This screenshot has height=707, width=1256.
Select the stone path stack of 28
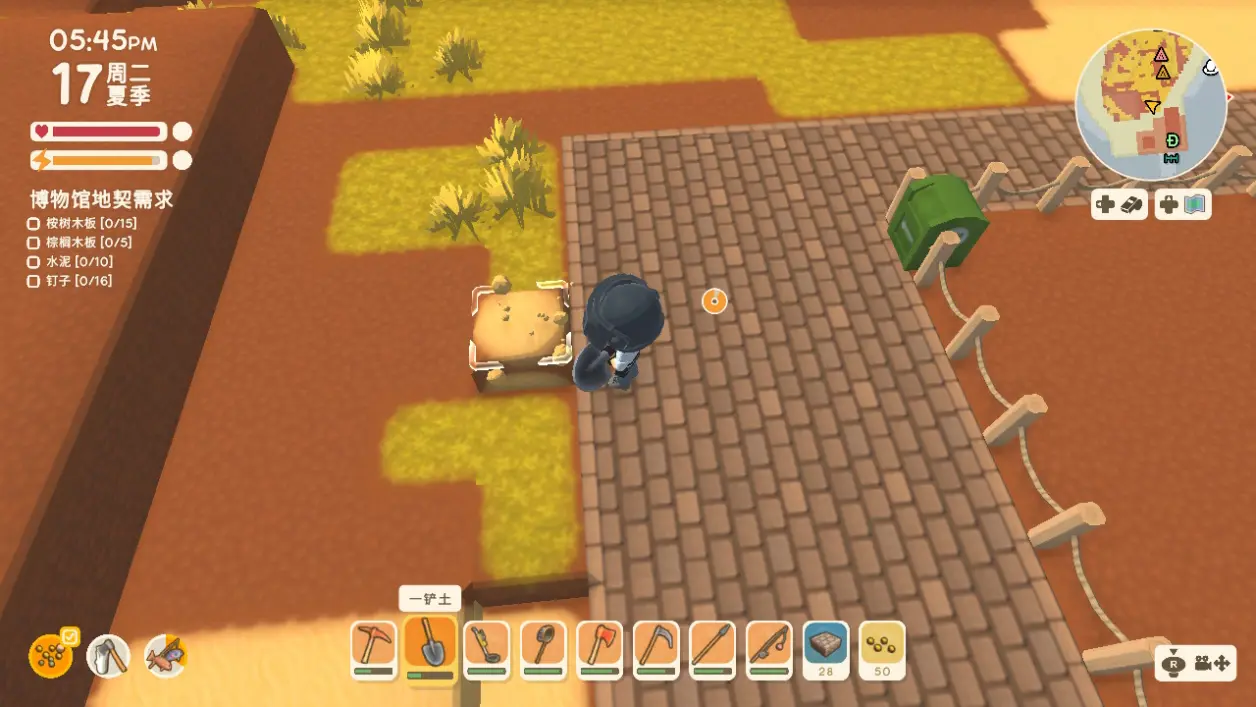pos(826,645)
